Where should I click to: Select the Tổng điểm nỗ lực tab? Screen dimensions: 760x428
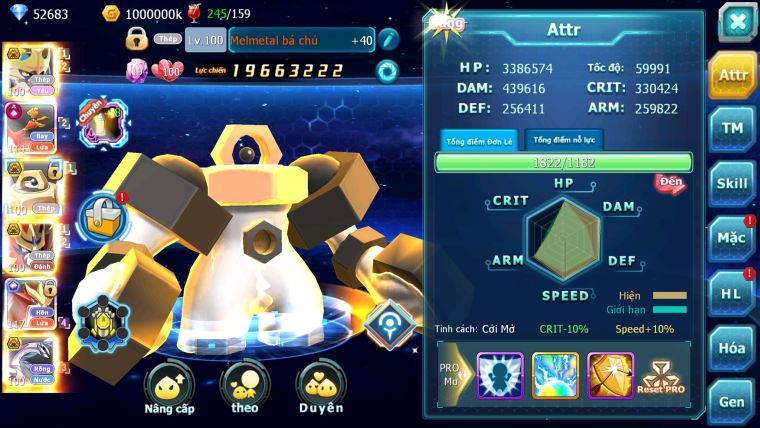pos(564,140)
